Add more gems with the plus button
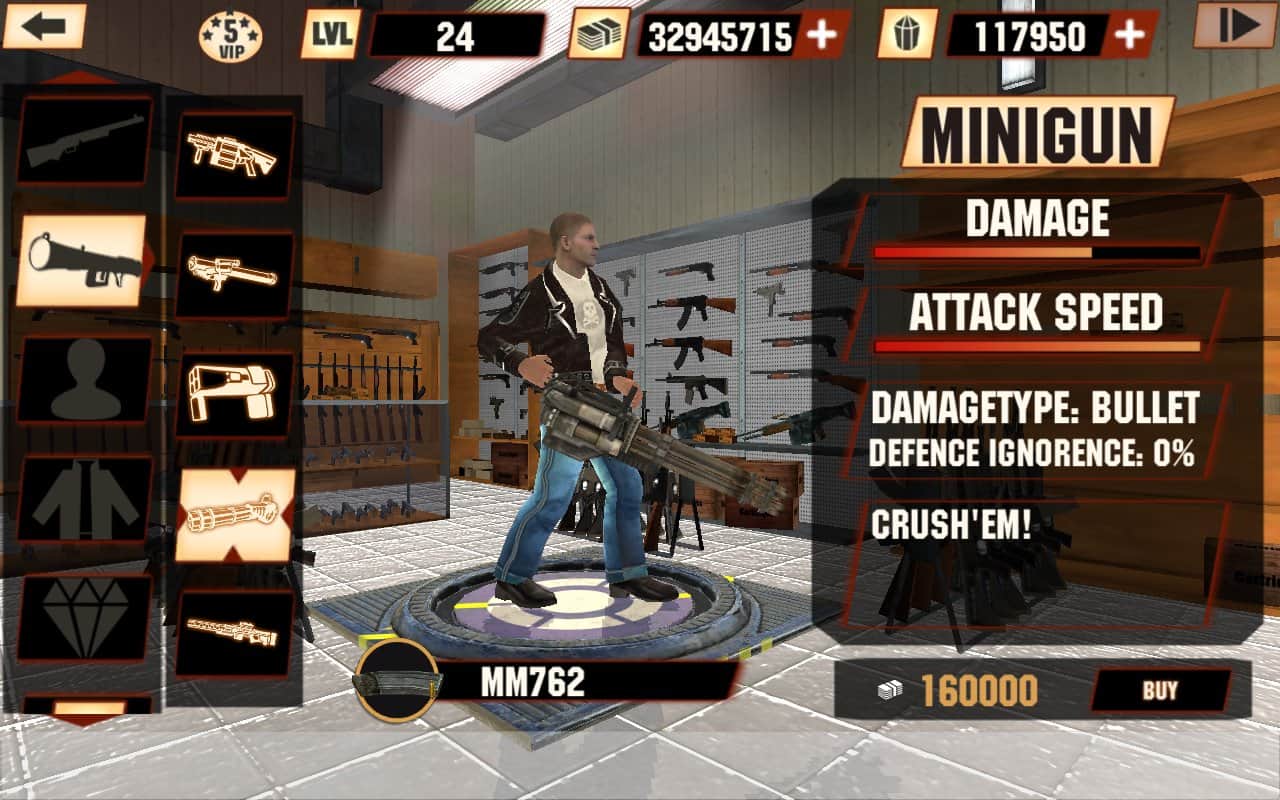1280x800 pixels. pos(1129,36)
